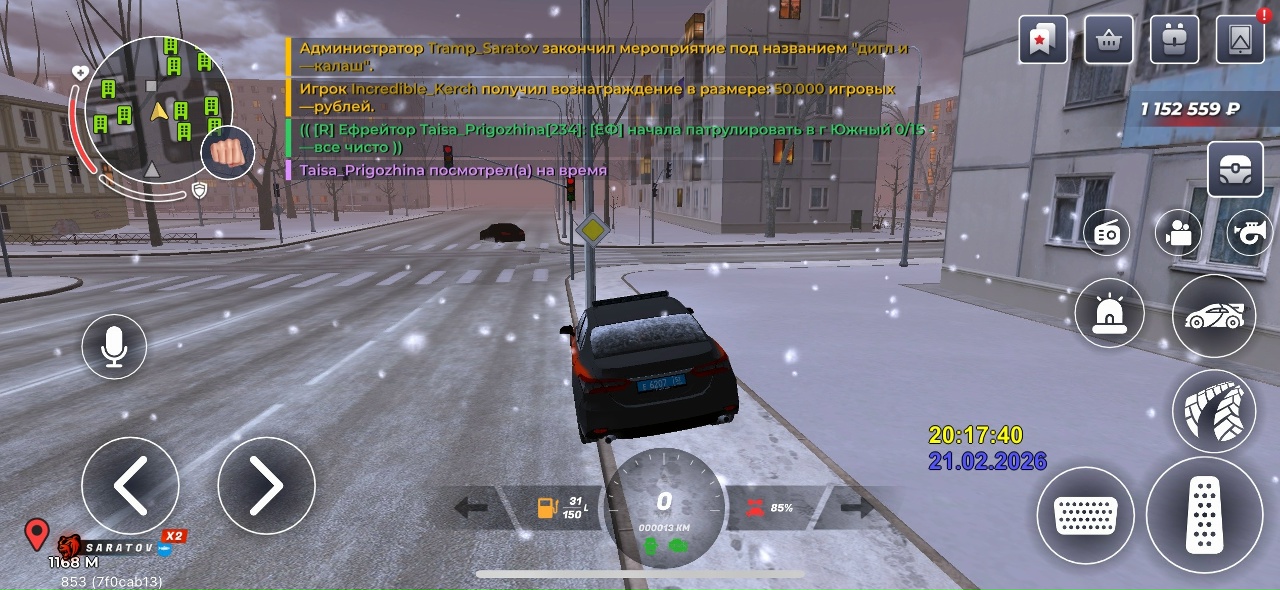Image resolution: width=1280 pixels, height=590 pixels.
Task: Open the shopping basket store
Action: click(1108, 40)
